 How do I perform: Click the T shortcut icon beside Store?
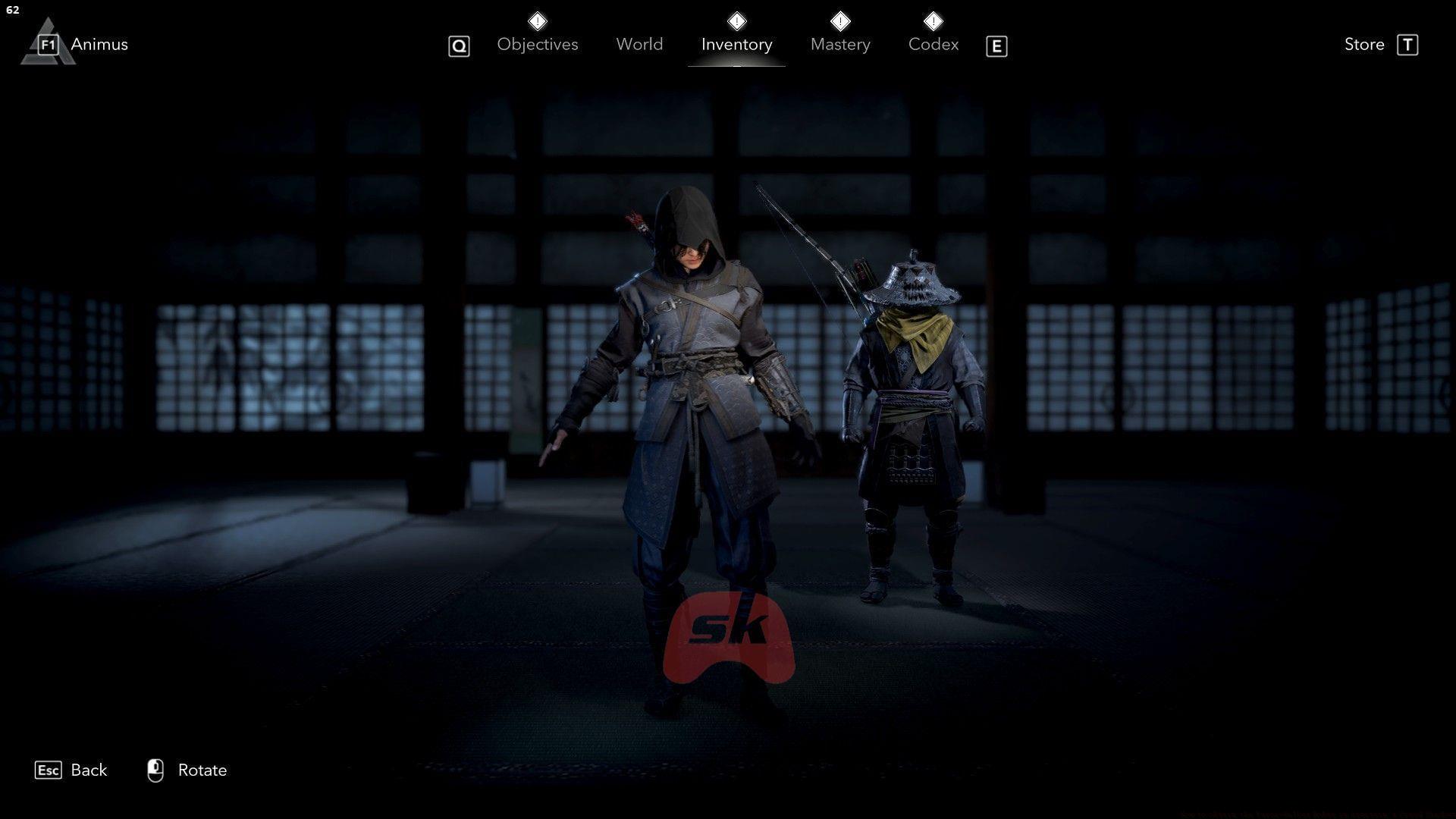(1409, 44)
